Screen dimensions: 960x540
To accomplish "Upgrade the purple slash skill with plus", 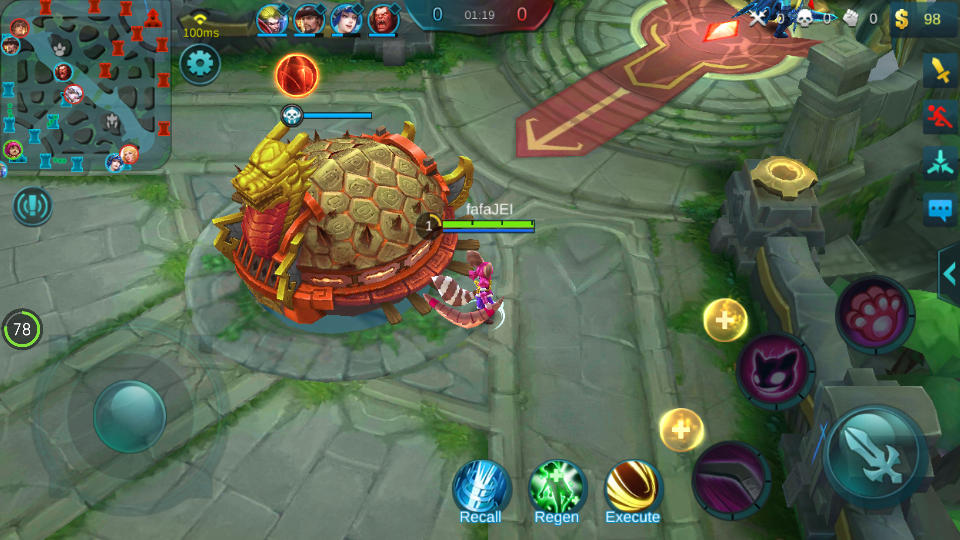I will (x=682, y=429).
